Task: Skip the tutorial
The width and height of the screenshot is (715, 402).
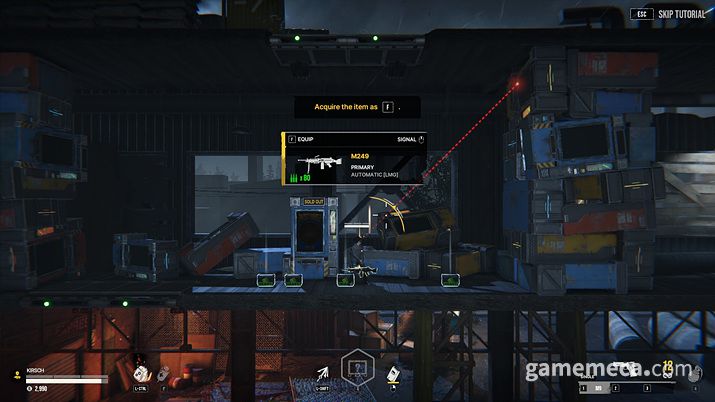Action: (x=675, y=15)
